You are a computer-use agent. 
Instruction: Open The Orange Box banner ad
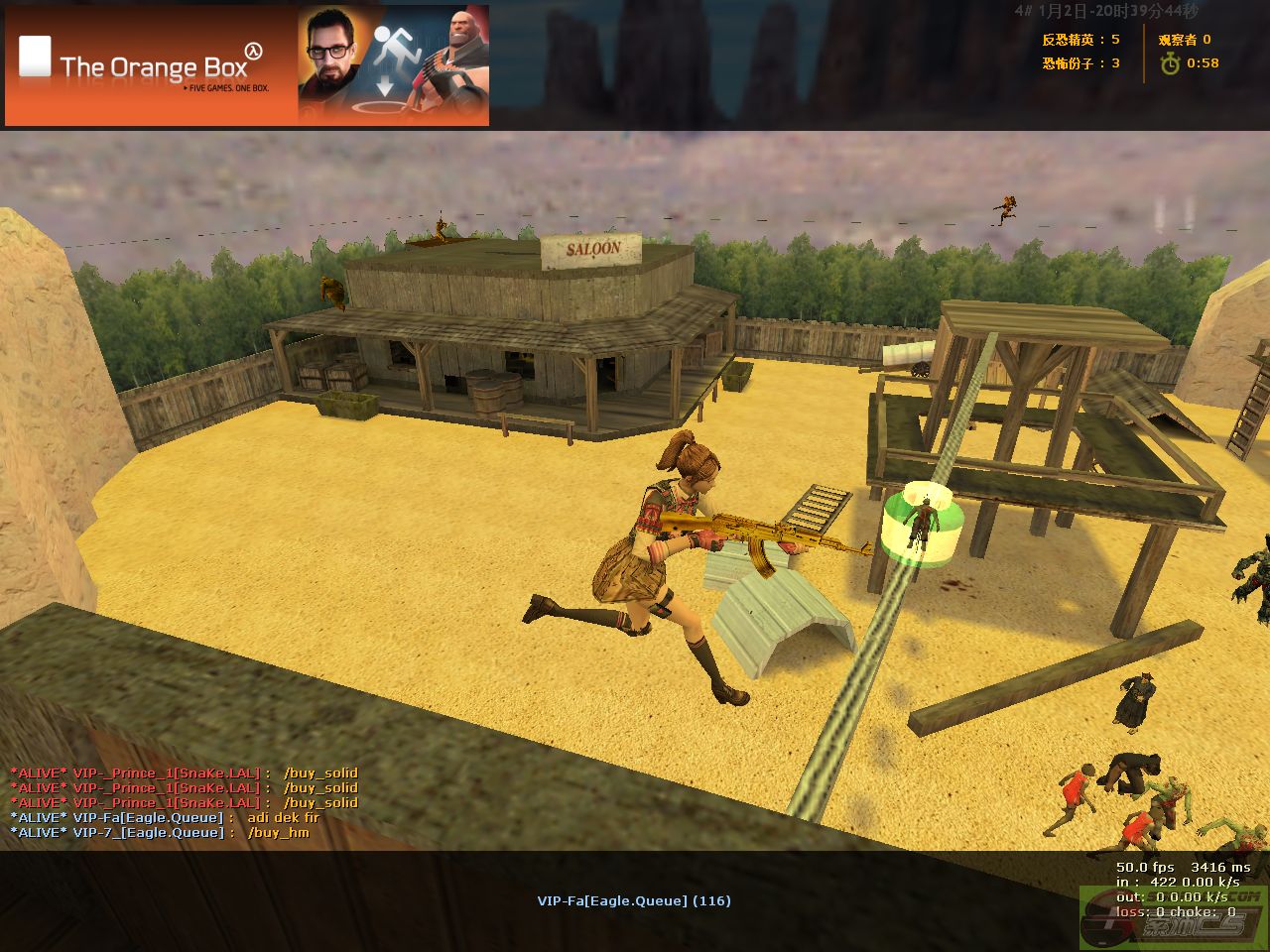click(x=247, y=66)
